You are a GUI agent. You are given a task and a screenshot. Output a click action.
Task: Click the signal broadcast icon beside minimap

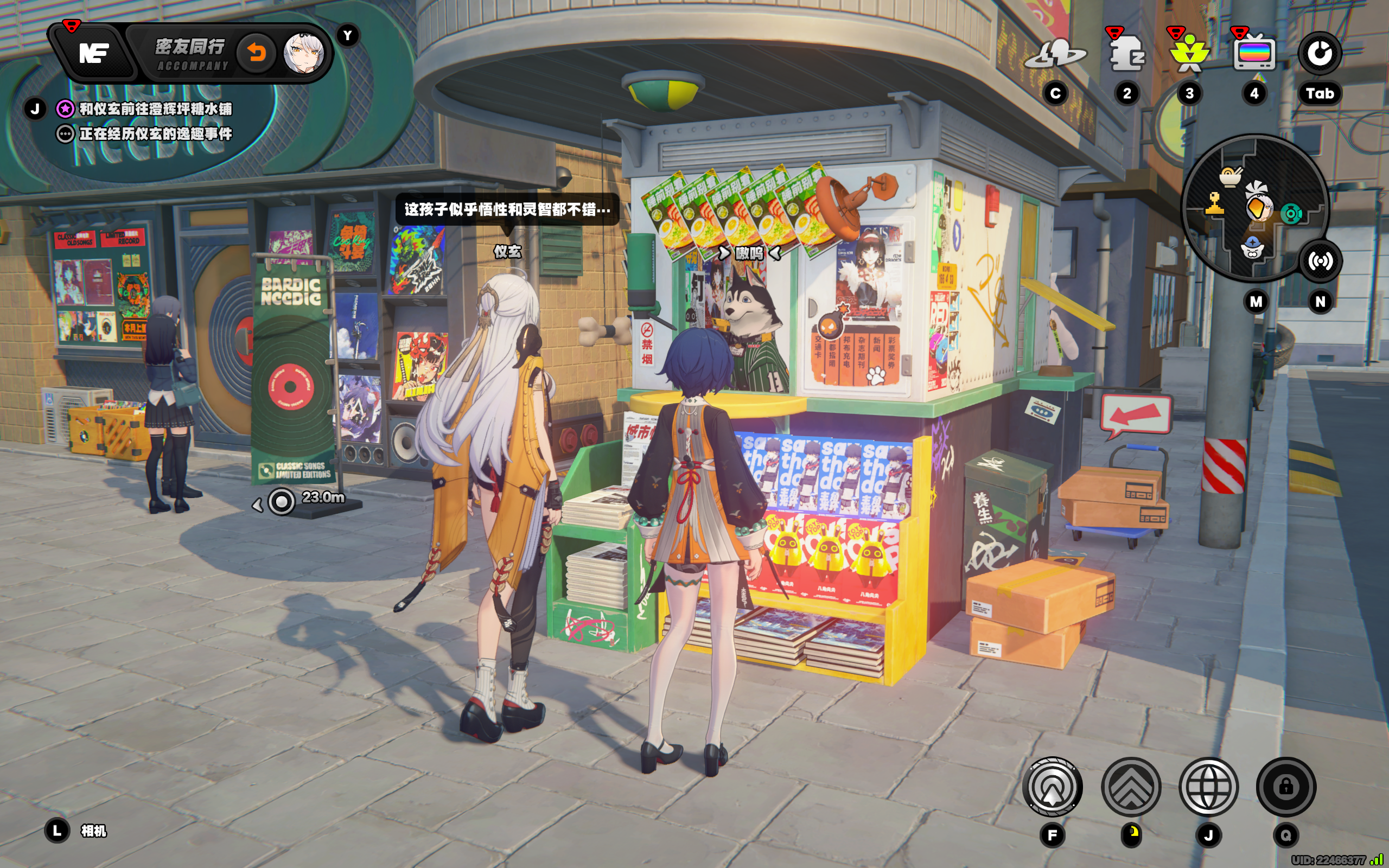click(x=1320, y=261)
